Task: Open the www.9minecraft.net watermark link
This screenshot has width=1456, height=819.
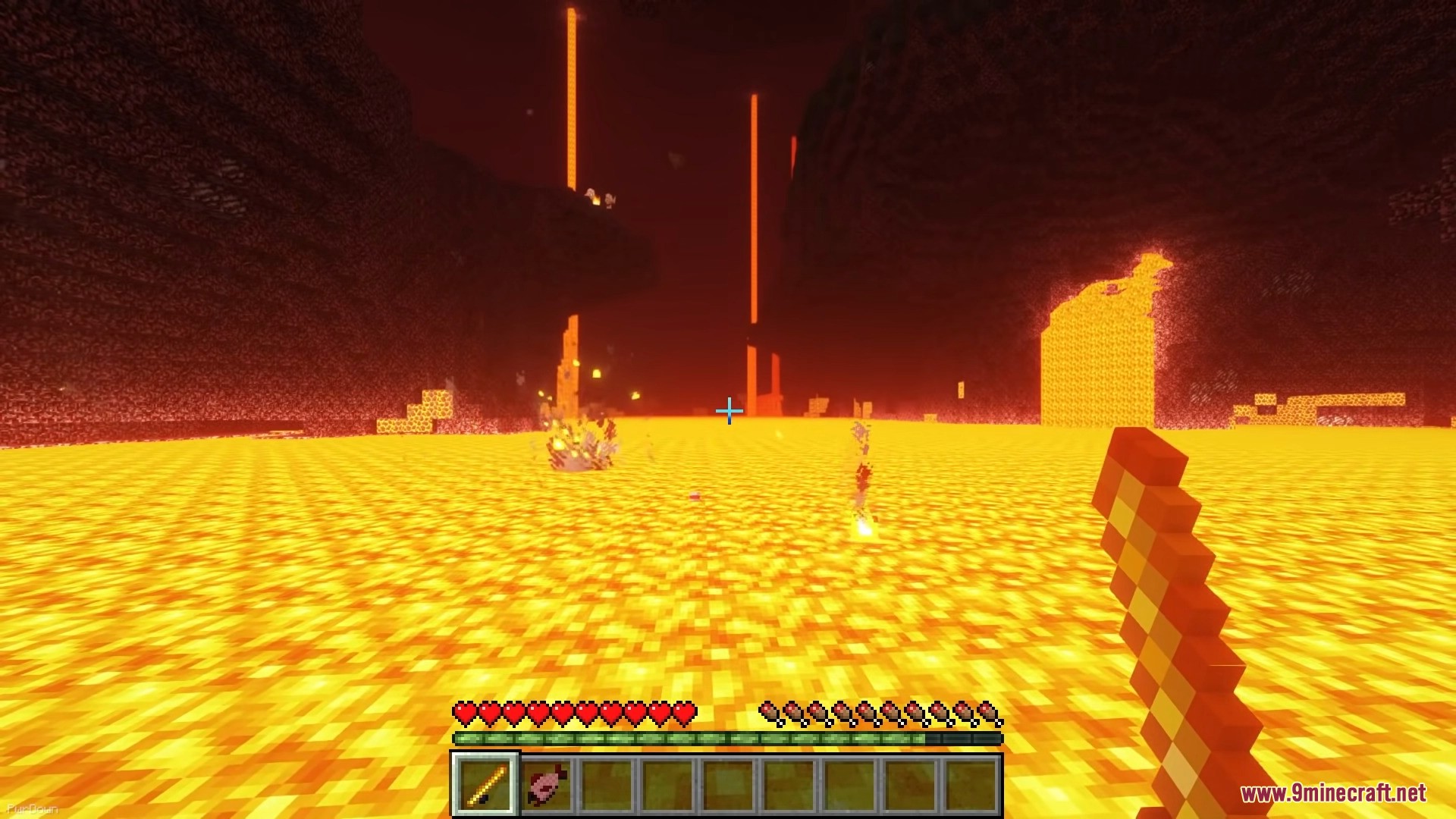Action: click(1332, 793)
